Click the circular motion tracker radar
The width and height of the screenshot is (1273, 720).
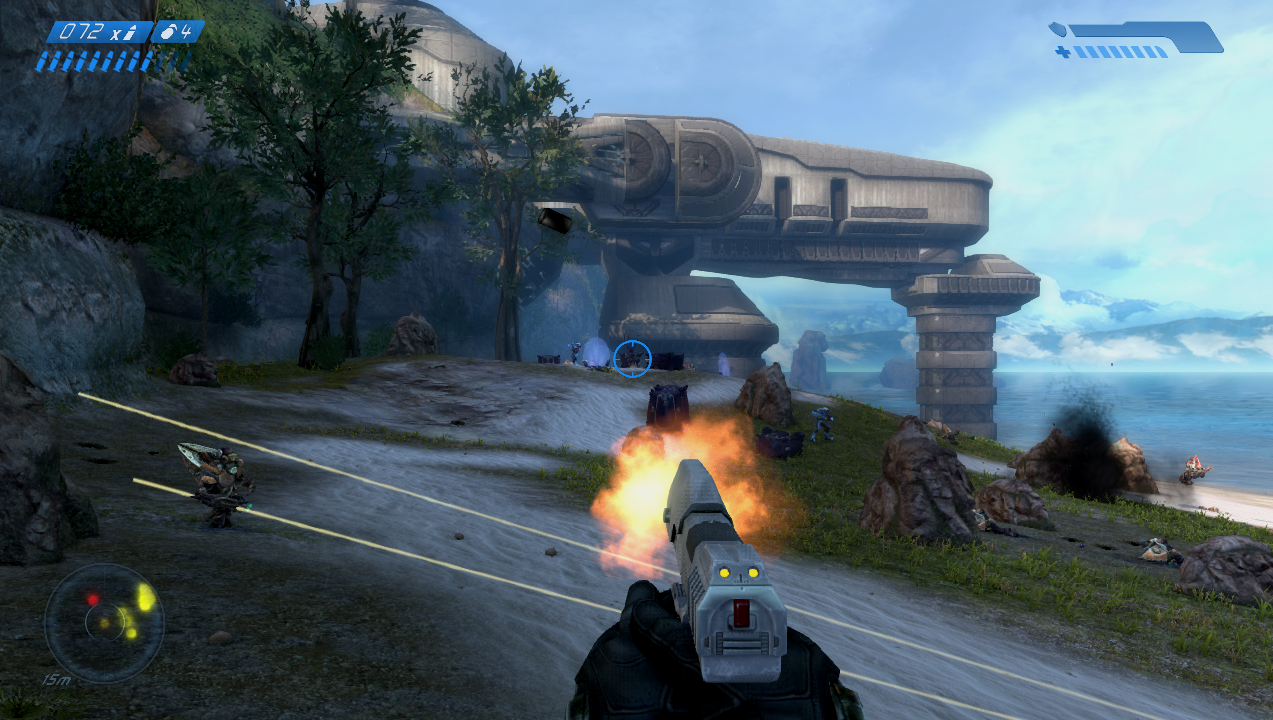[x=104, y=623]
